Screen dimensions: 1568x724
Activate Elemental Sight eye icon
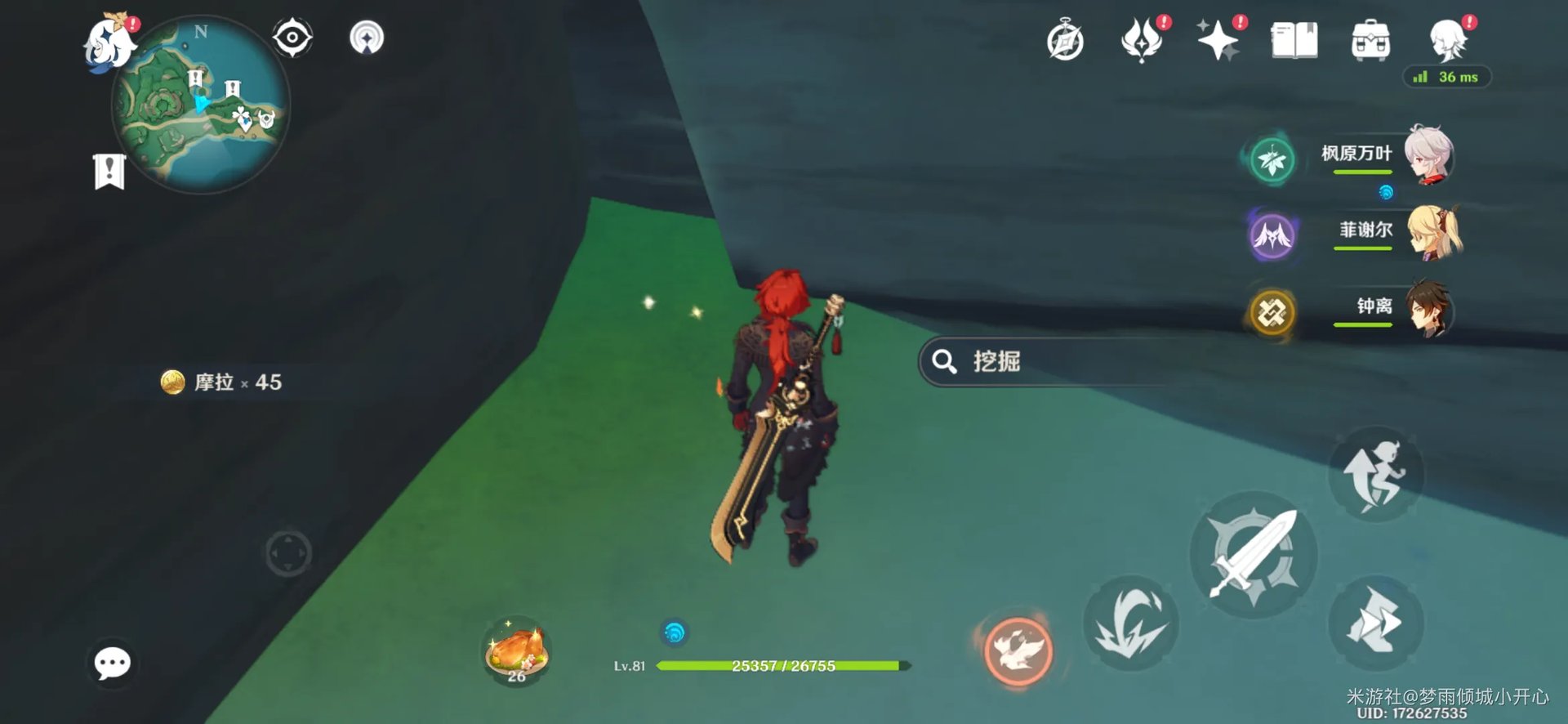(292, 36)
